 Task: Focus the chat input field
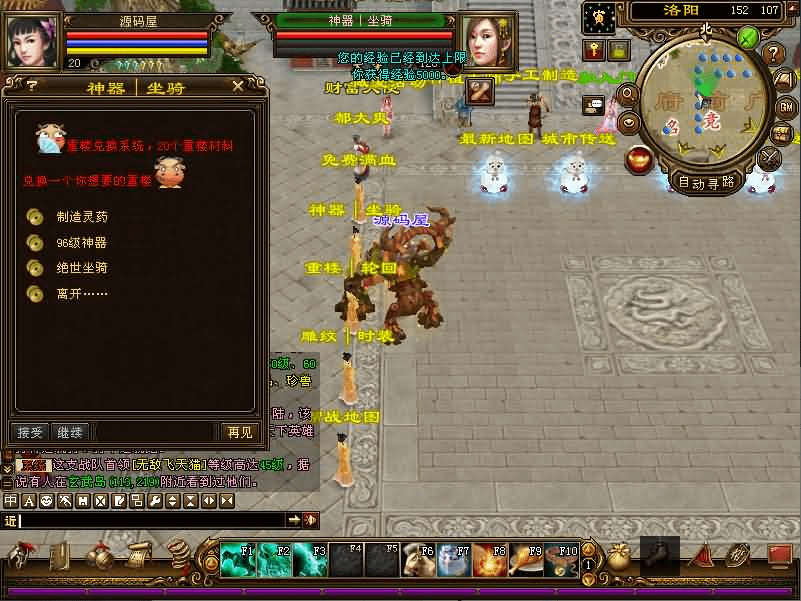point(150,520)
